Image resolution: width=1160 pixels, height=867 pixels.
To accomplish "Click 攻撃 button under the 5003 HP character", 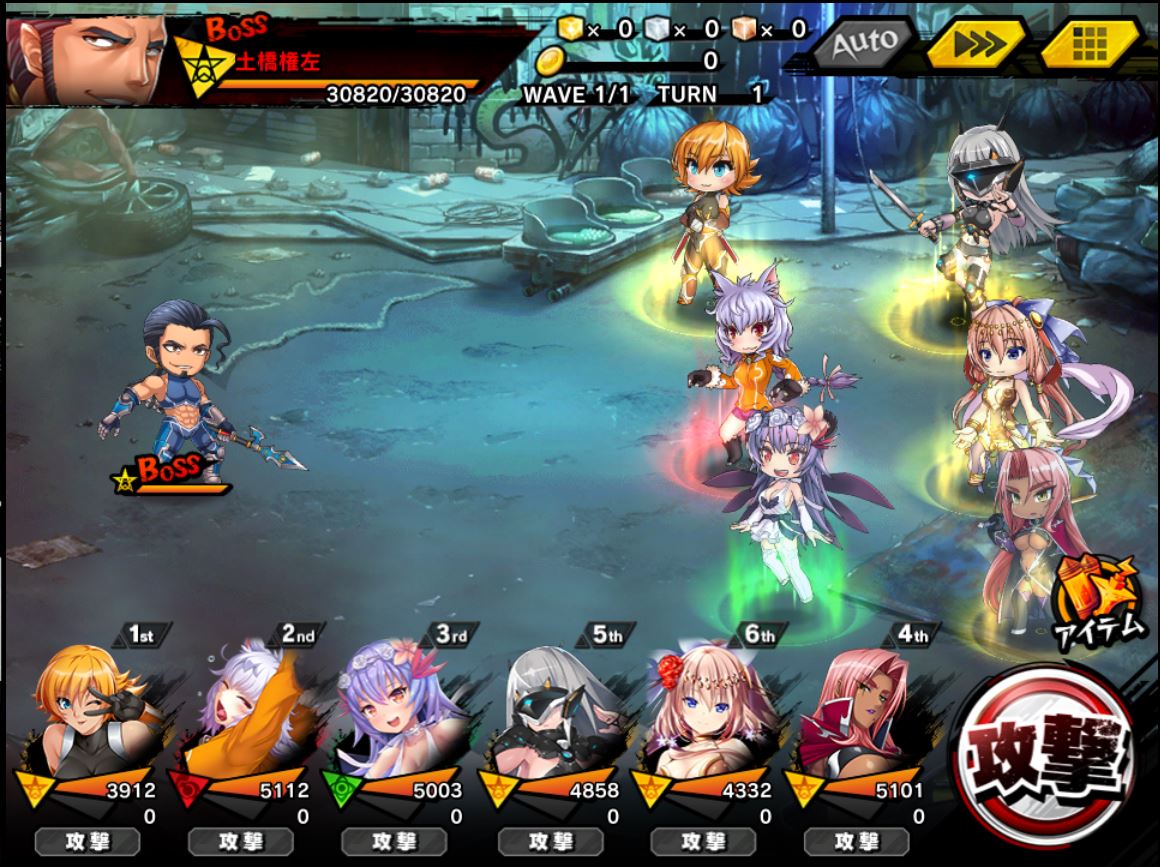I will [x=394, y=842].
